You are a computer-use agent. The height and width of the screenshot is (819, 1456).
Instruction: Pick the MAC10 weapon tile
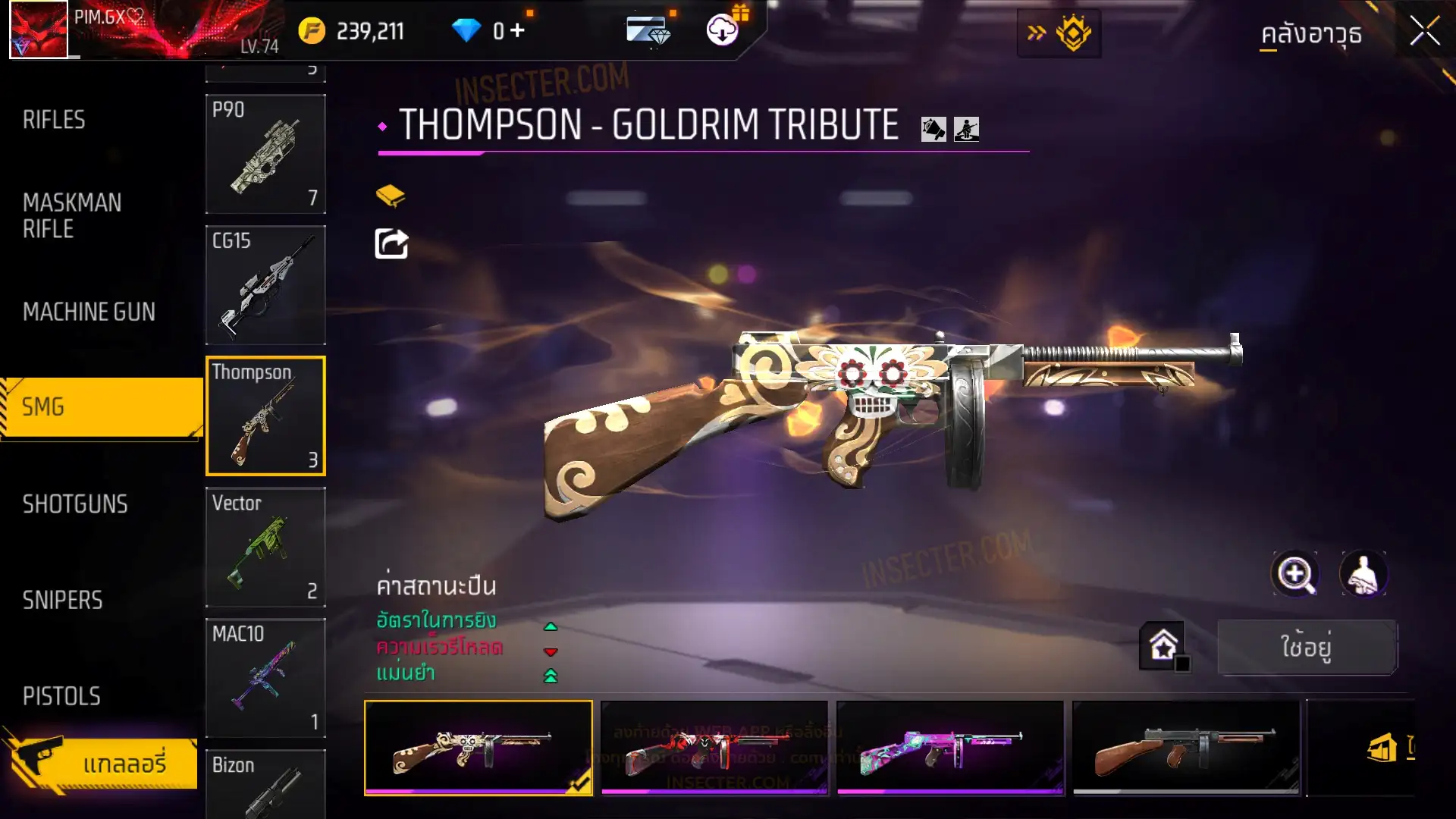tap(265, 678)
